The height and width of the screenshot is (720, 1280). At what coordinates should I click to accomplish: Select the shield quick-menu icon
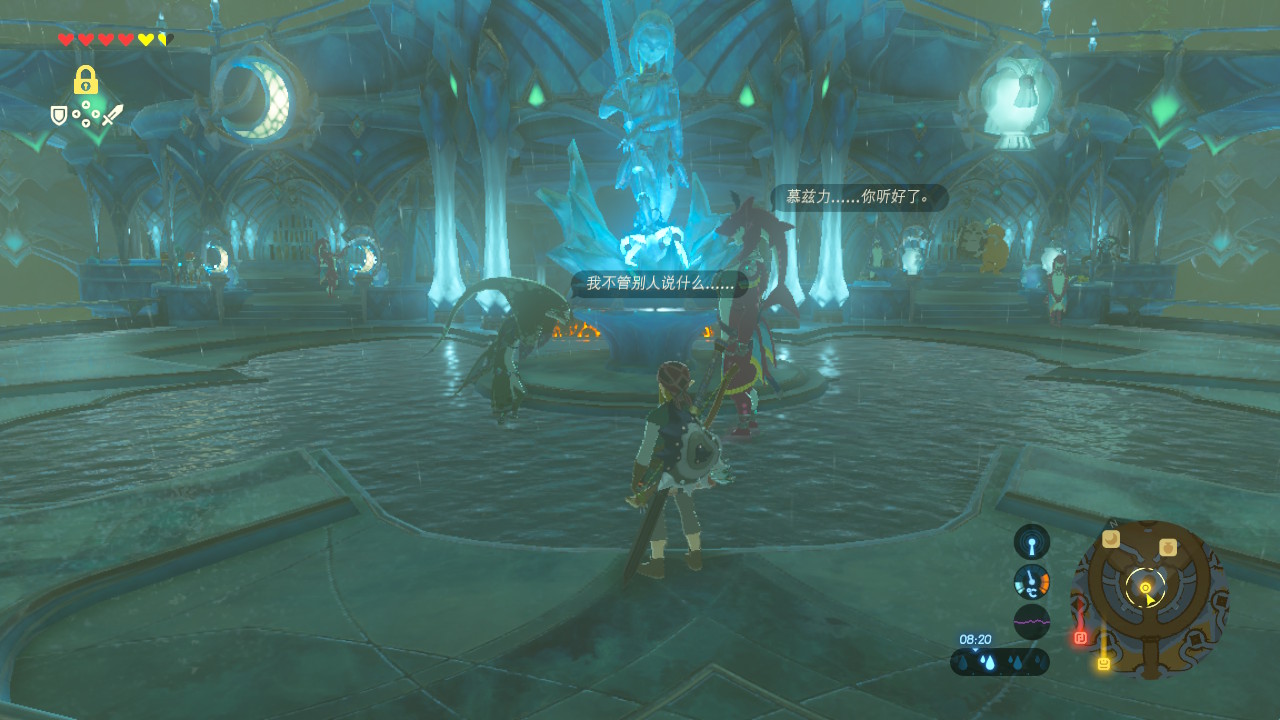coord(59,116)
